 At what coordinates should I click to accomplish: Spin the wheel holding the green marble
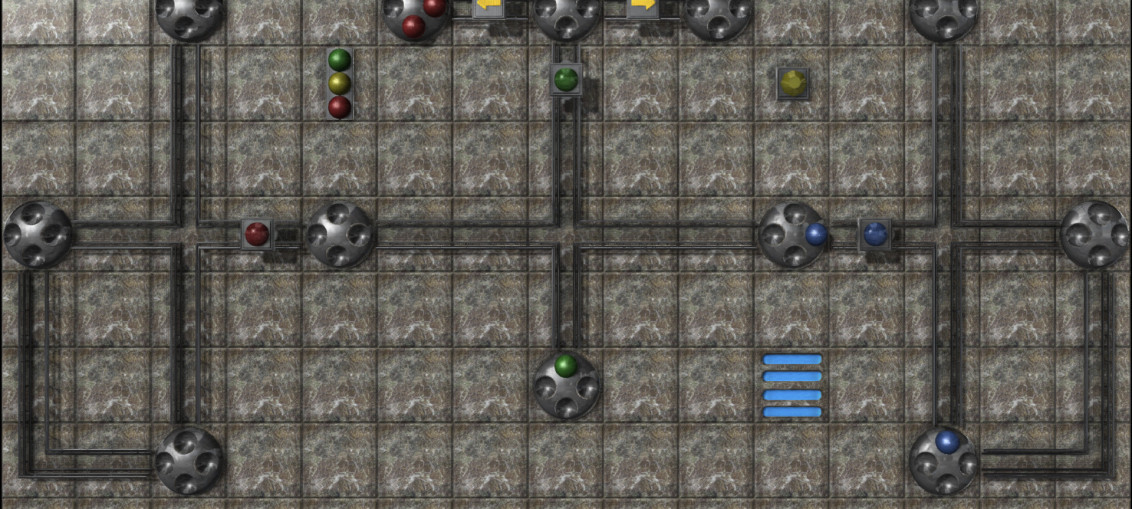[x=566, y=384]
